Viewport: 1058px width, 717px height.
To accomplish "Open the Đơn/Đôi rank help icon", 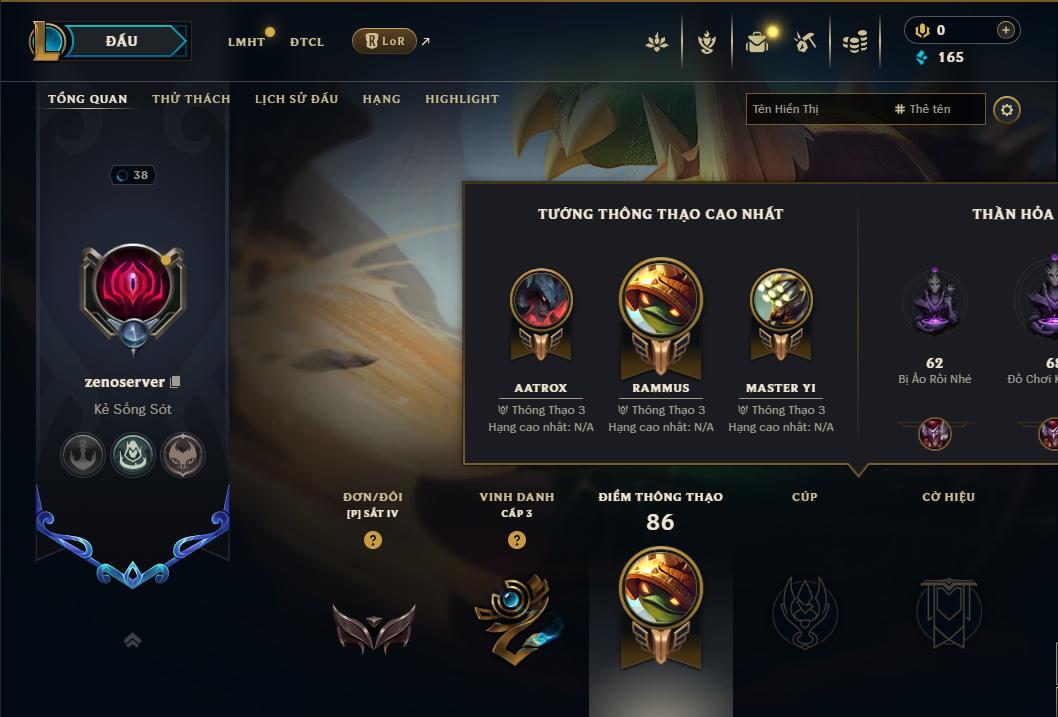I will (373, 540).
